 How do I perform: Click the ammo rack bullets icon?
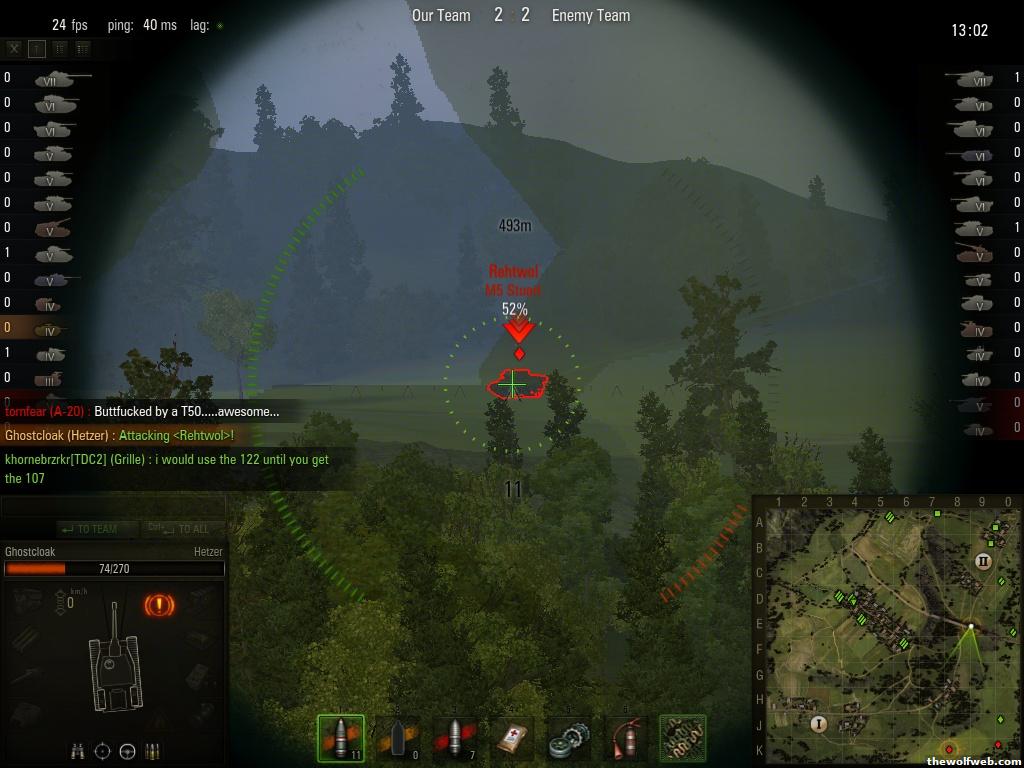click(x=153, y=751)
